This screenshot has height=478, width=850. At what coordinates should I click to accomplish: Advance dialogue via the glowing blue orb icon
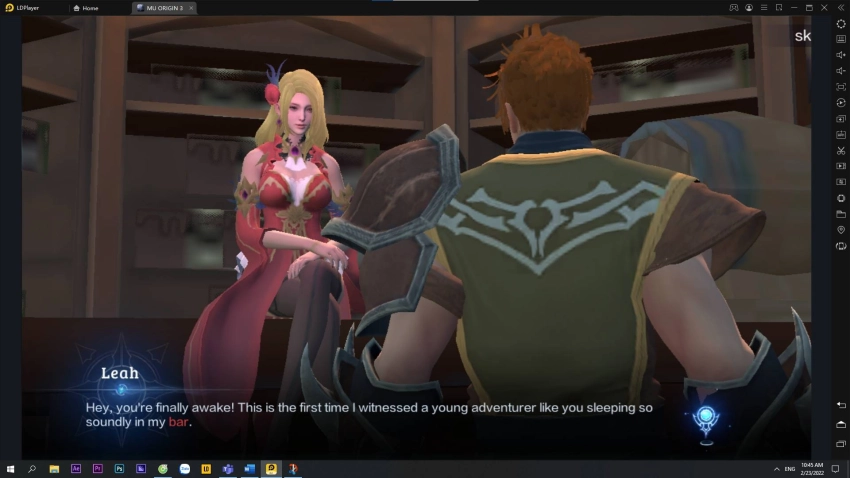click(707, 419)
